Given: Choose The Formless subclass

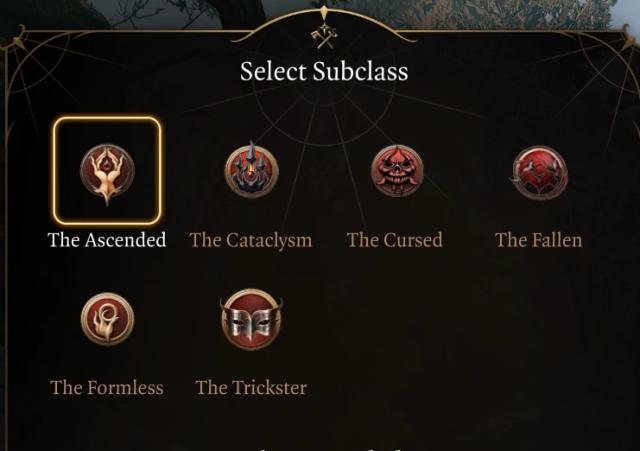Looking at the screenshot, I should click(107, 319).
